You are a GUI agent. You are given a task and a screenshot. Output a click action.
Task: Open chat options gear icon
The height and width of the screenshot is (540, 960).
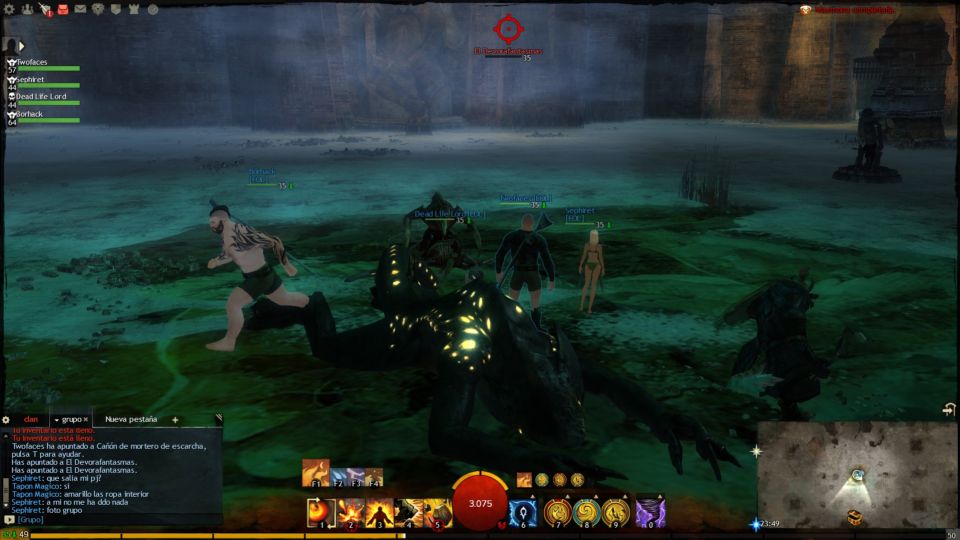pyautogui.click(x=6, y=420)
